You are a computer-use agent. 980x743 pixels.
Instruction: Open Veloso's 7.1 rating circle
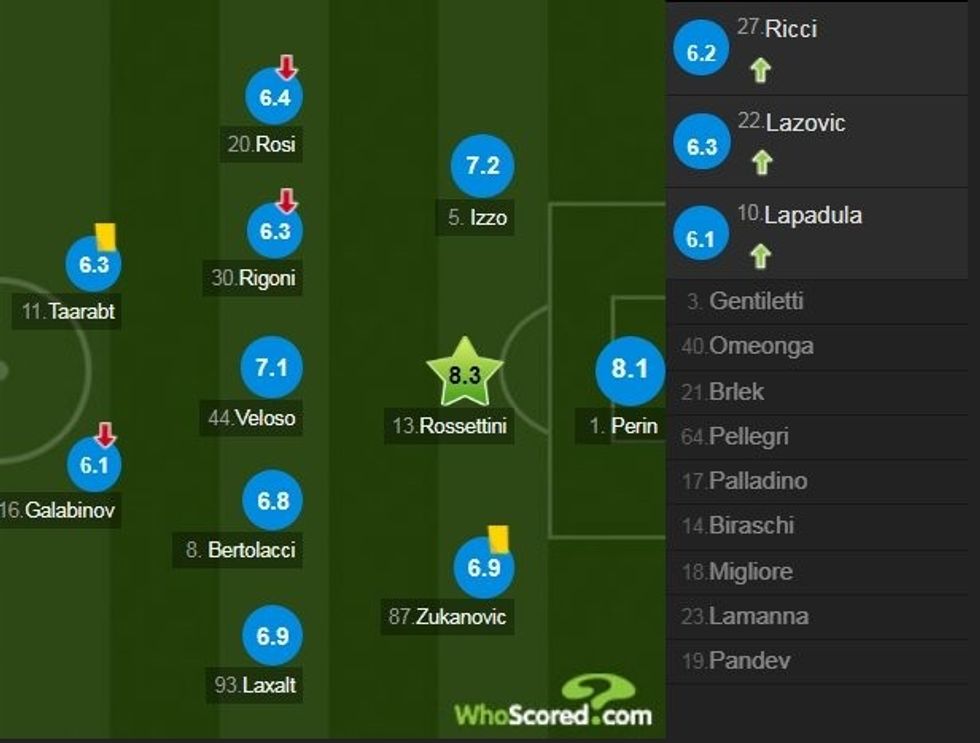click(271, 368)
